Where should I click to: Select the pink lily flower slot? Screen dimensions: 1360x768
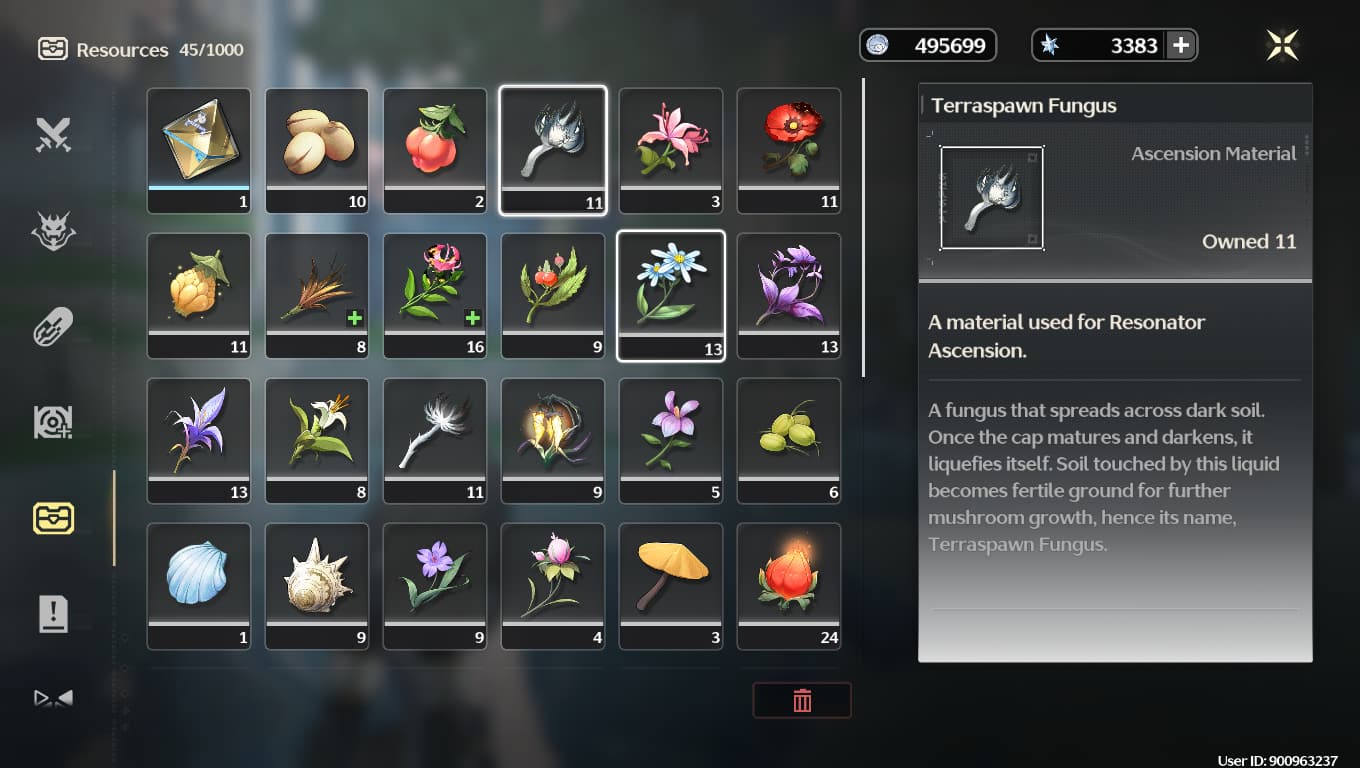pos(671,150)
